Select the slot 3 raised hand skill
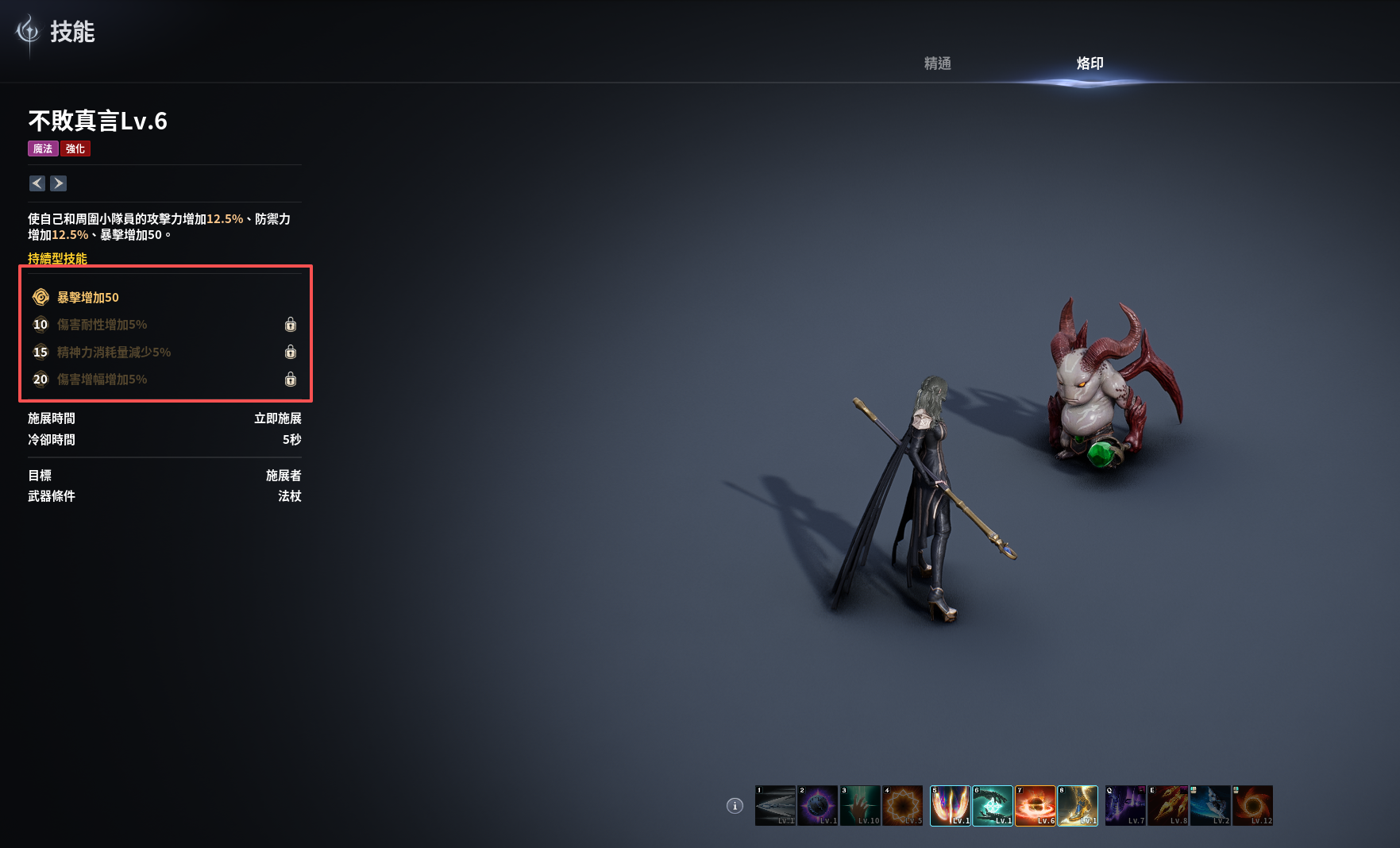The height and width of the screenshot is (848, 1400). coord(860,806)
